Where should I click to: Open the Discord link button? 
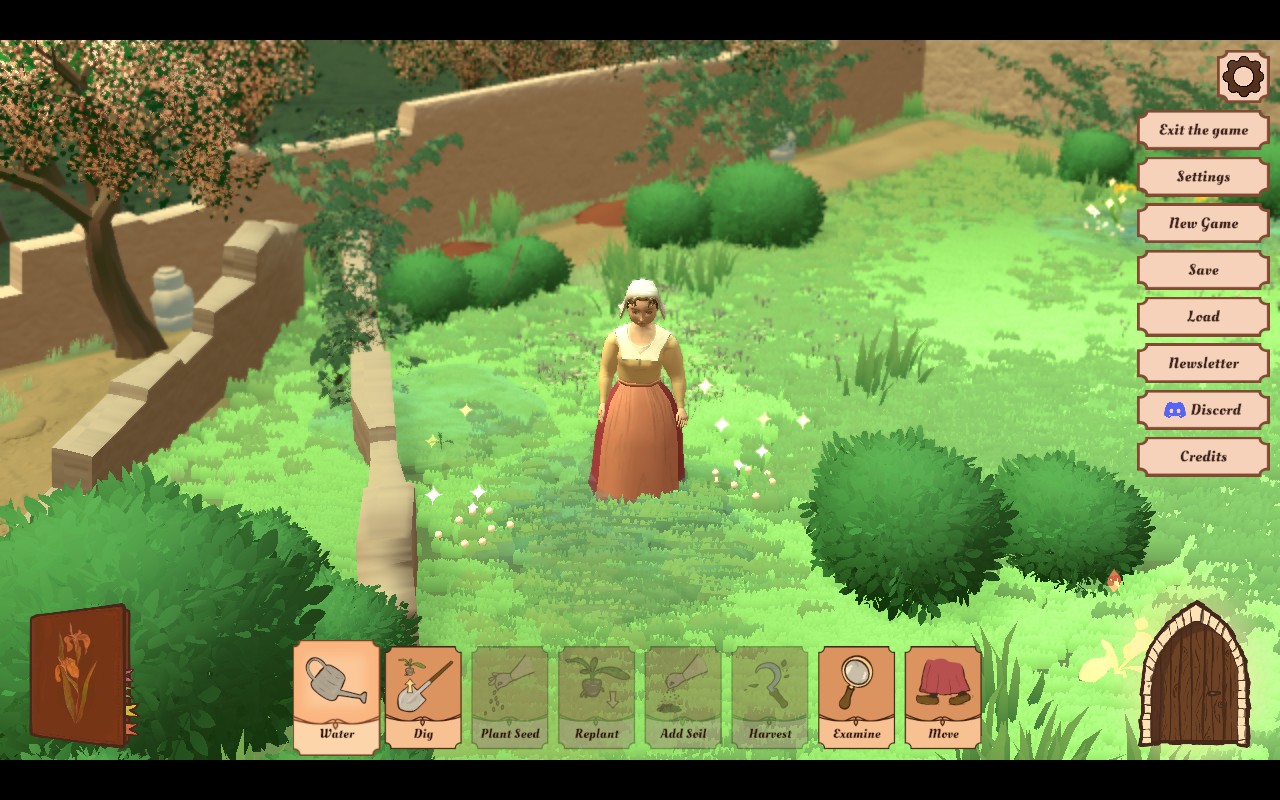coord(1203,410)
